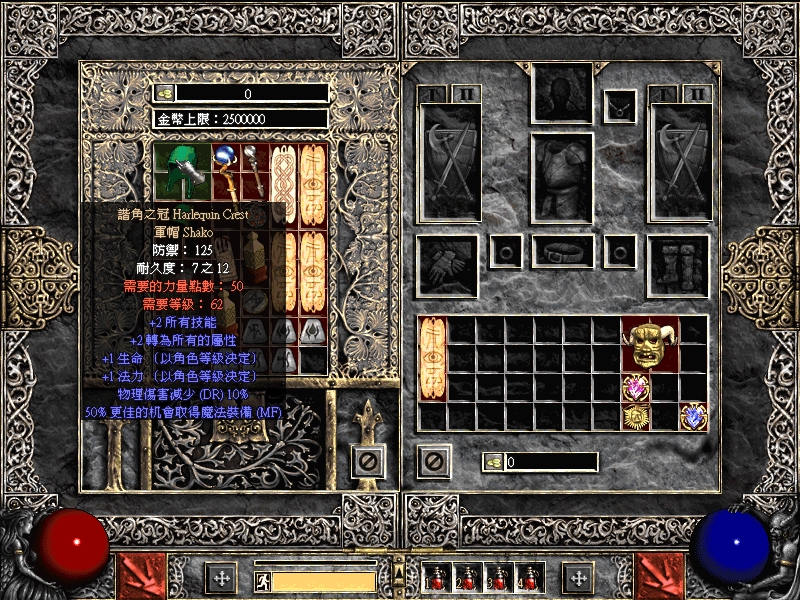The image size is (800, 600).
Task: Click the empty helmet equipment slot
Action: coord(562,93)
